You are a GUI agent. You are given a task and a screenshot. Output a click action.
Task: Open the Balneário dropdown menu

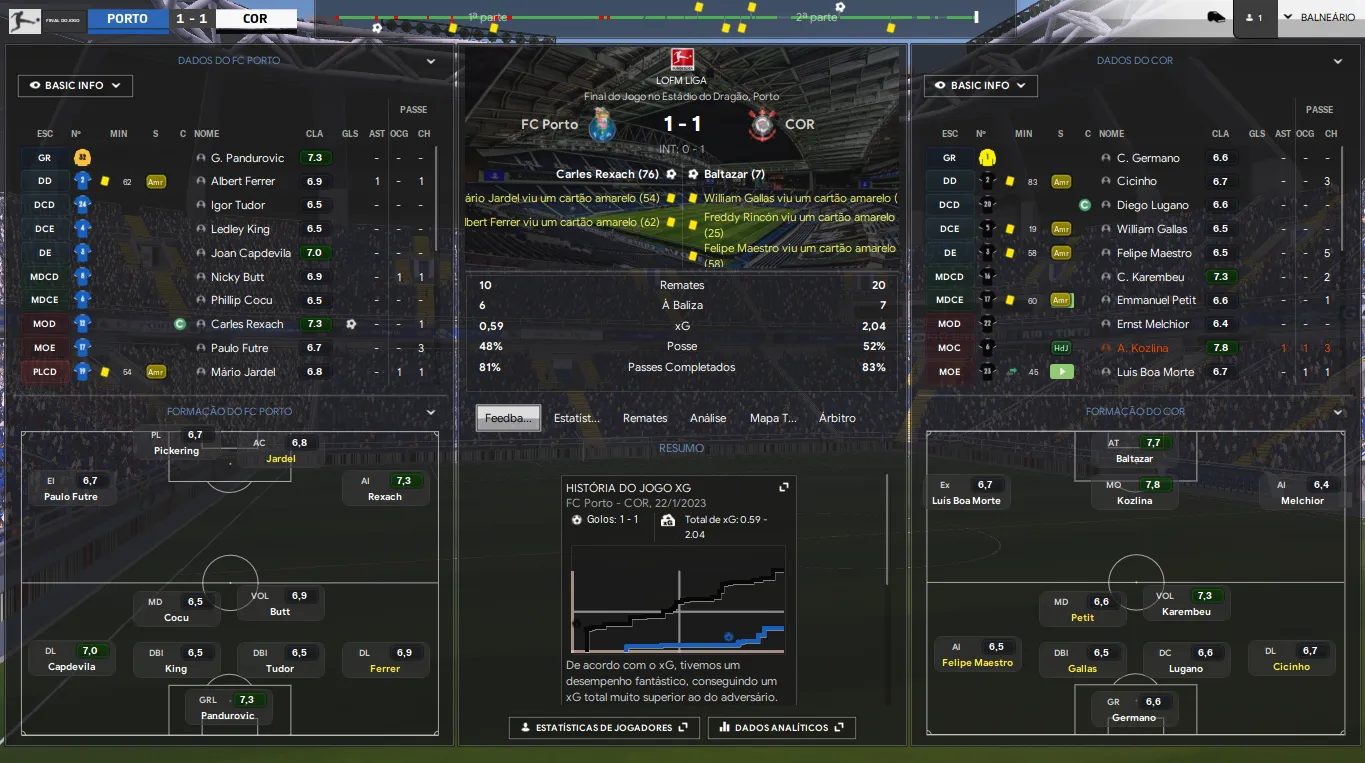[1319, 18]
